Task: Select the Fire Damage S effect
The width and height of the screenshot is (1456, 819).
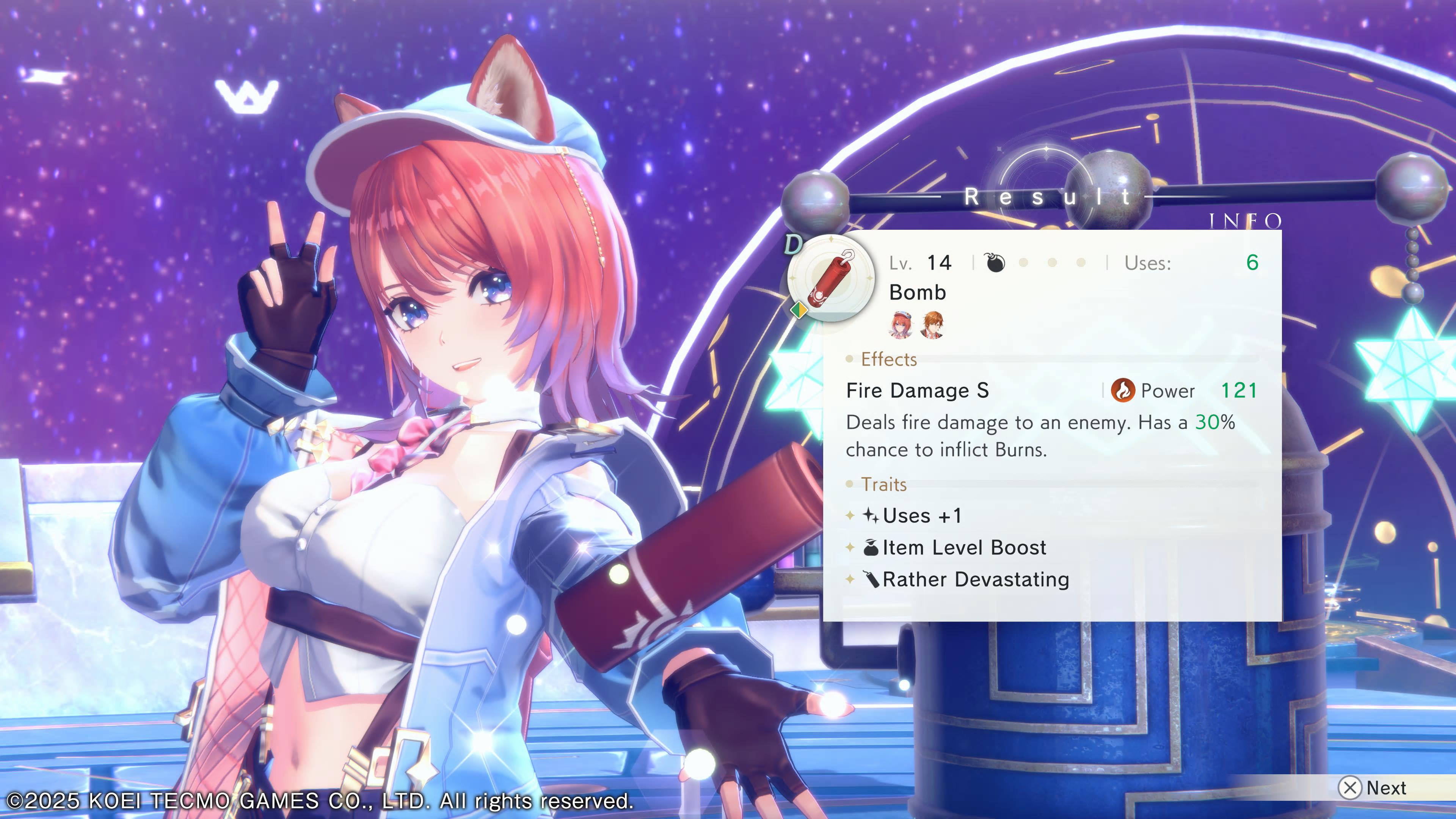Action: tap(917, 391)
